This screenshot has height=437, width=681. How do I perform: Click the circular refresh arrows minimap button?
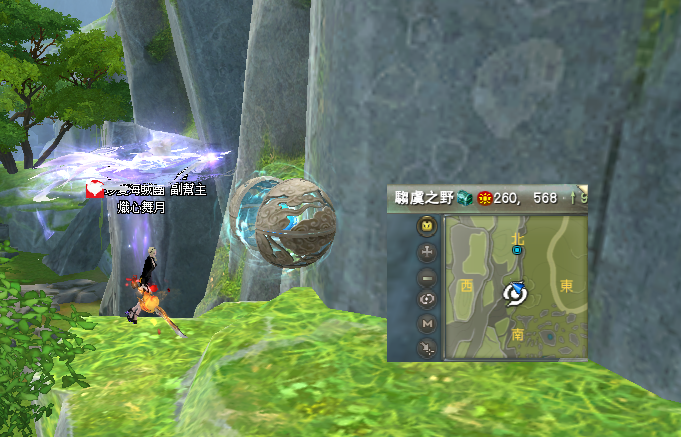[x=427, y=299]
